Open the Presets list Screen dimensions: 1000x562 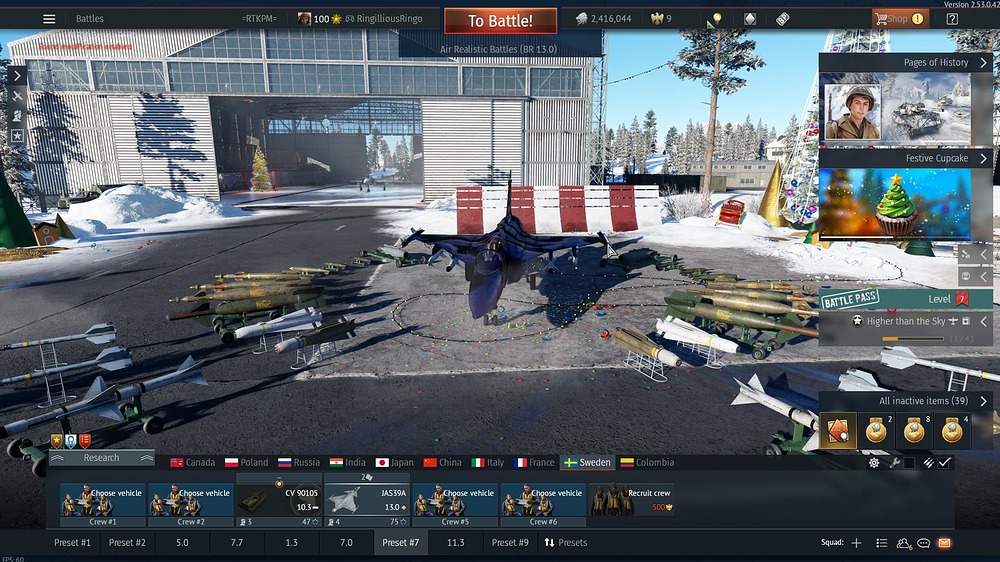pyautogui.click(x=566, y=543)
